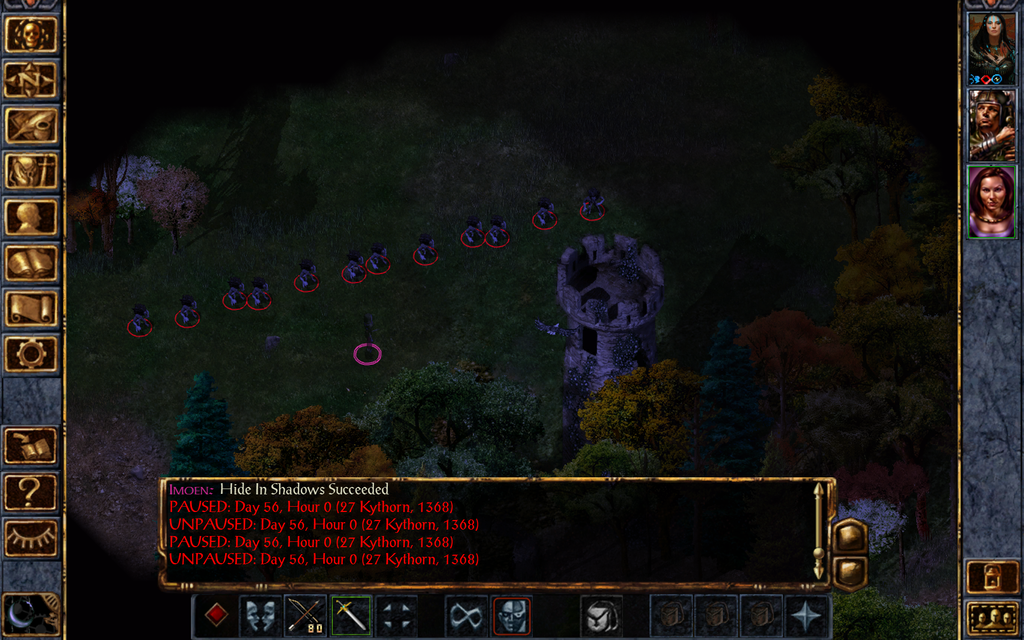Click the question mark help button
1024x640 pixels.
click(x=31, y=492)
